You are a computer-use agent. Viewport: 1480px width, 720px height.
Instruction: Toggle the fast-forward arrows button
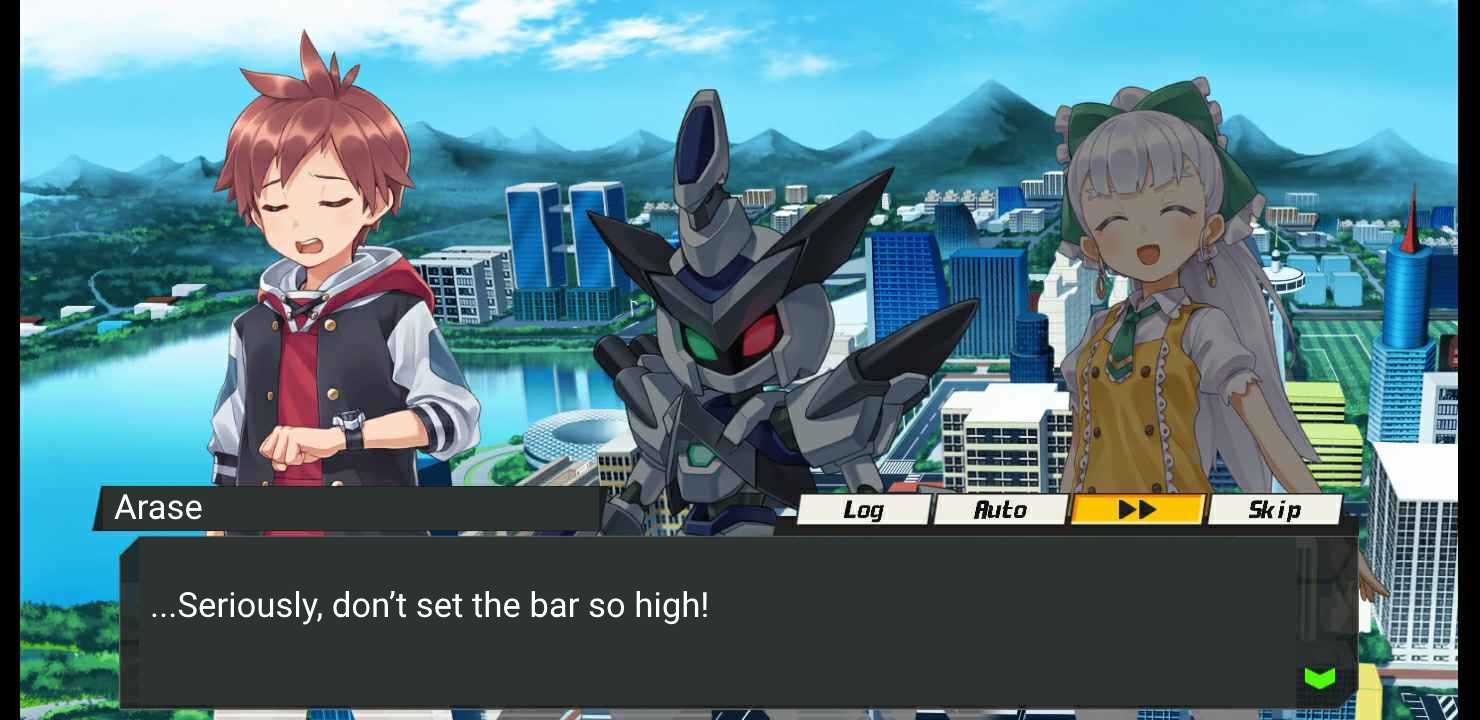point(1137,510)
